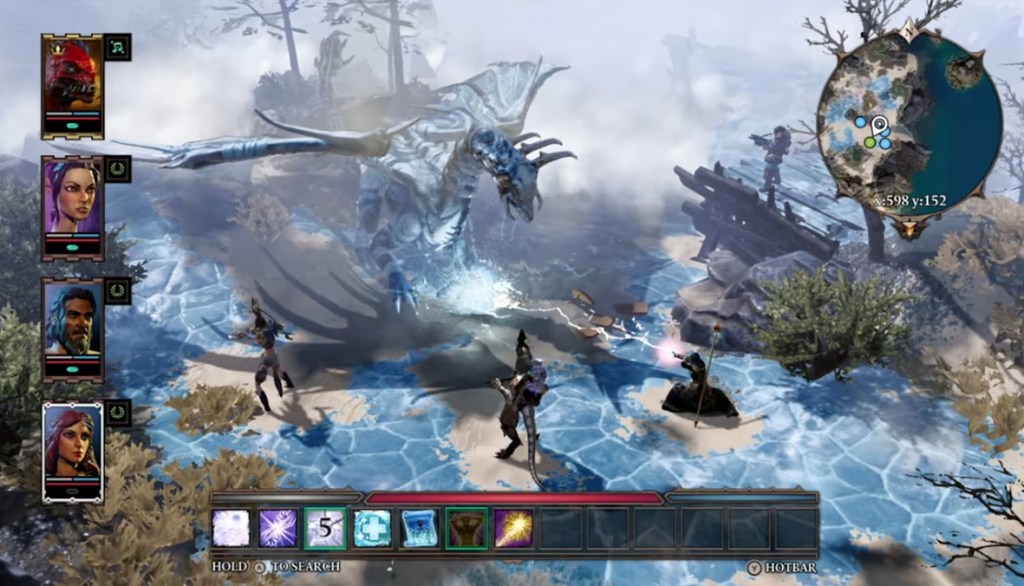Select the bearded man's party portrait
Image resolution: width=1024 pixels, height=586 pixels.
coord(72,322)
